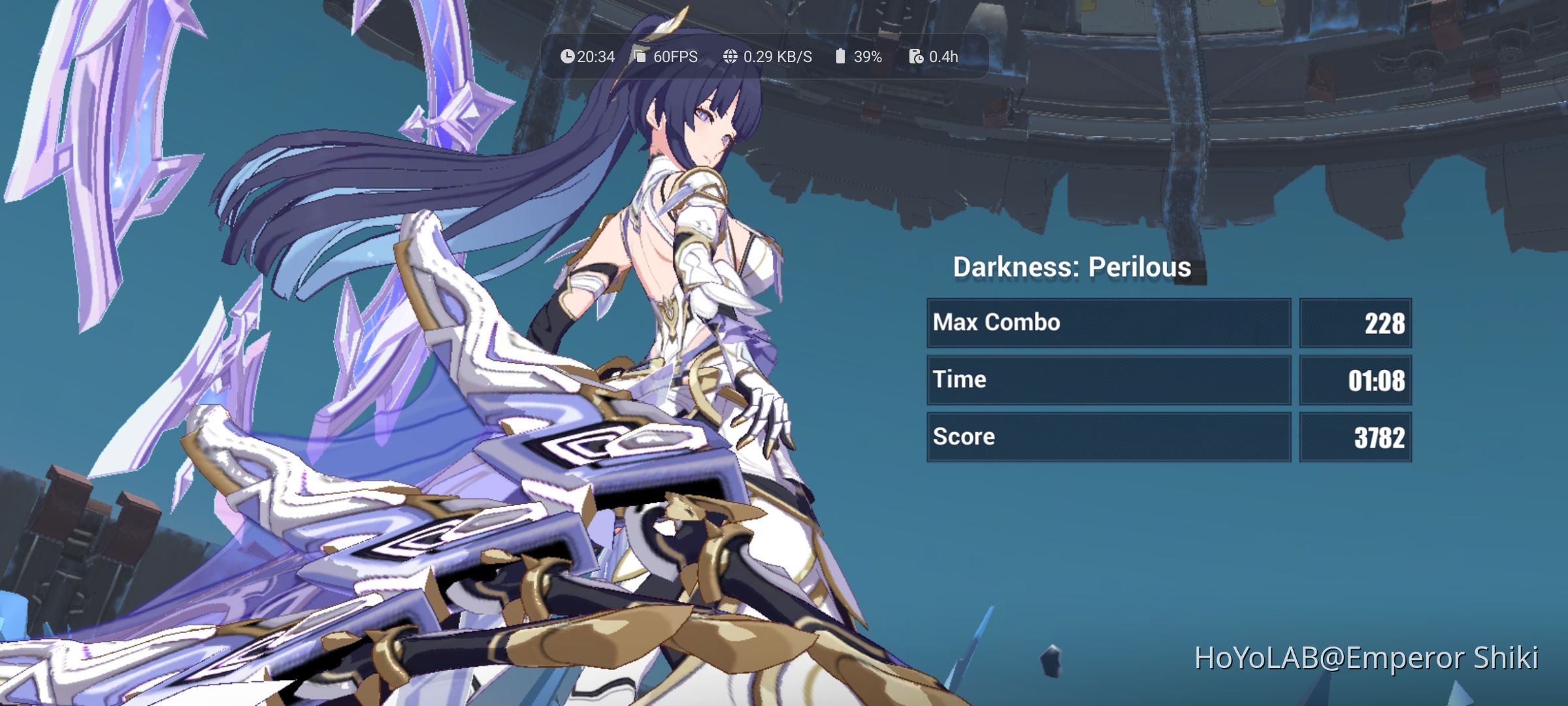
Task: Click the Max Combo row label
Action: [x=998, y=322]
